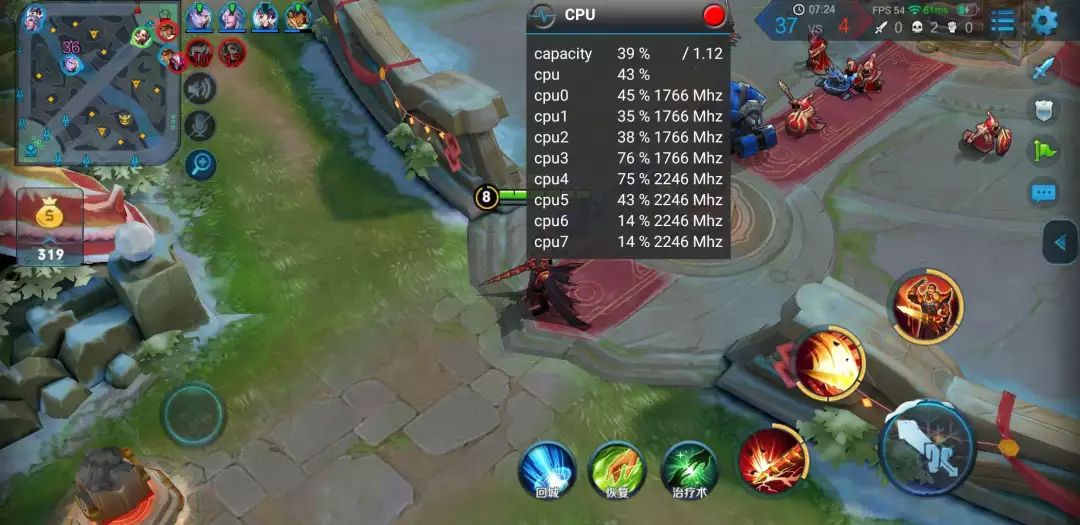Tap the crossed-swords basic attack button
1080x525 pixels.
[928, 447]
